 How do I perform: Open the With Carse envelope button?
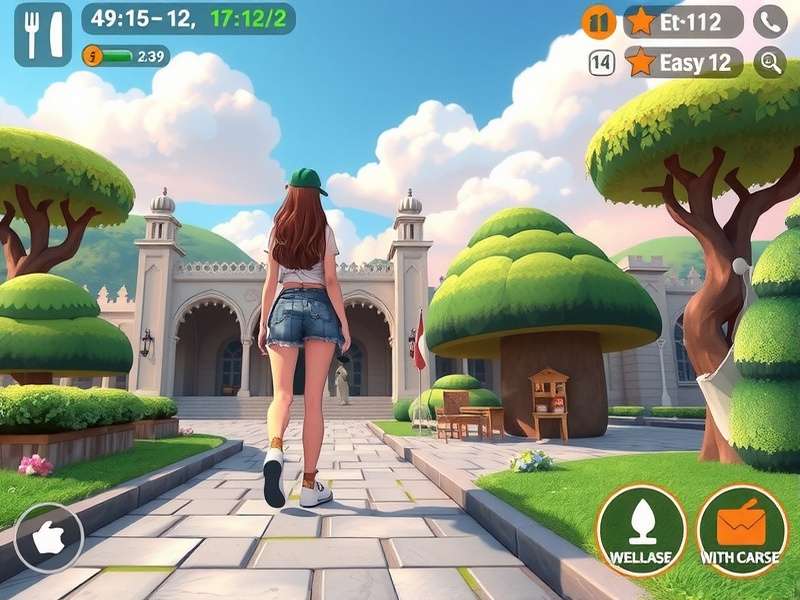741,531
